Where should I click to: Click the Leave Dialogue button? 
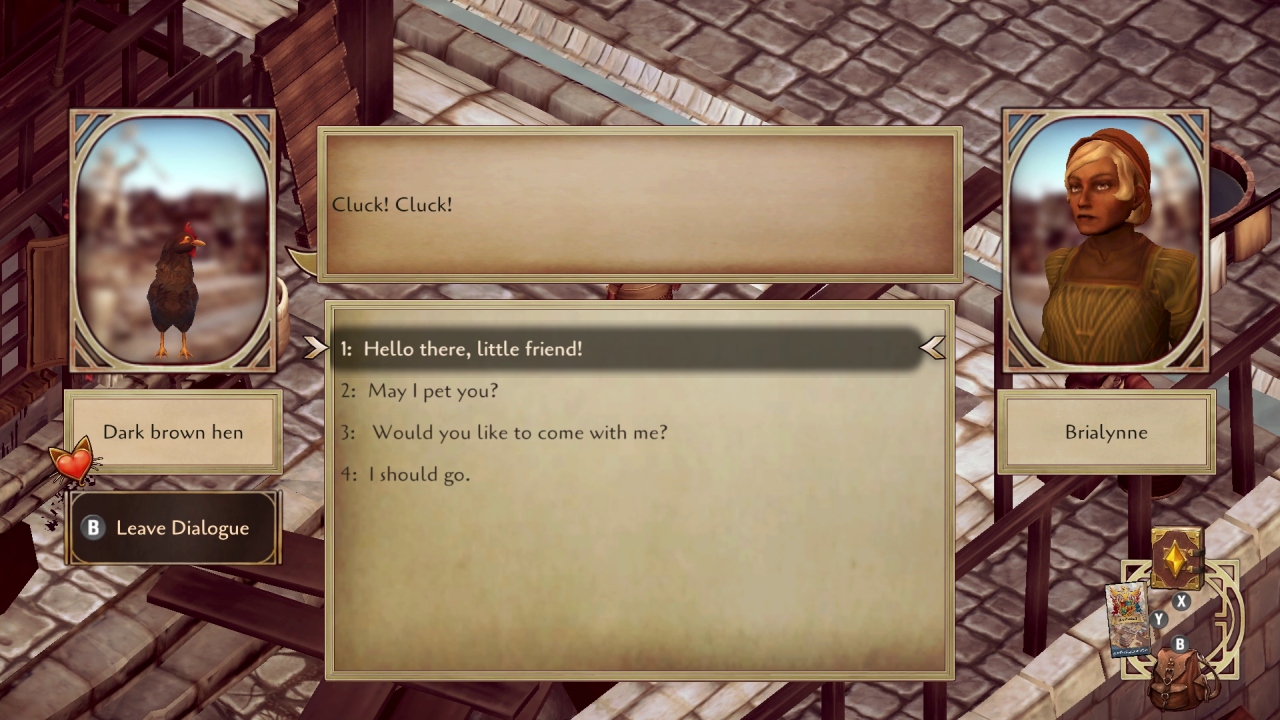tap(173, 528)
